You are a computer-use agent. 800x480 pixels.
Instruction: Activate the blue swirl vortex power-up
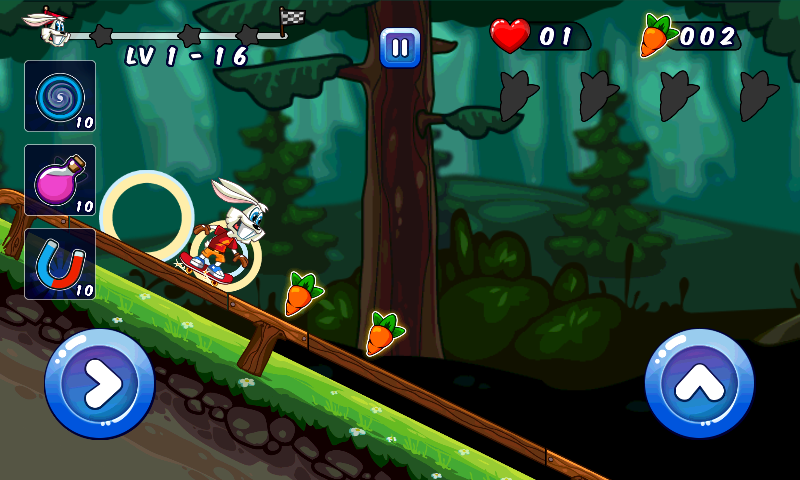point(60,96)
